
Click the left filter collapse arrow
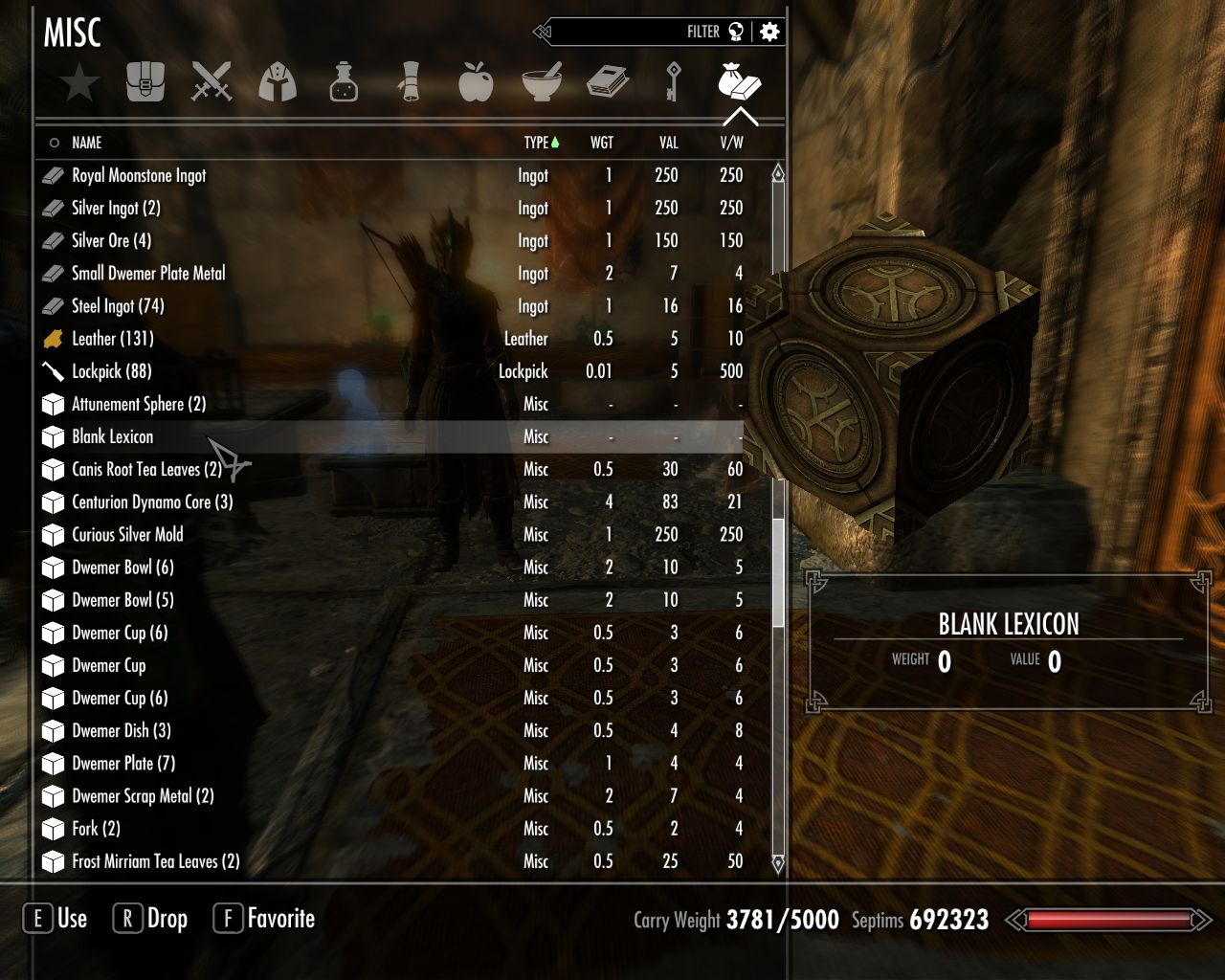click(547, 31)
